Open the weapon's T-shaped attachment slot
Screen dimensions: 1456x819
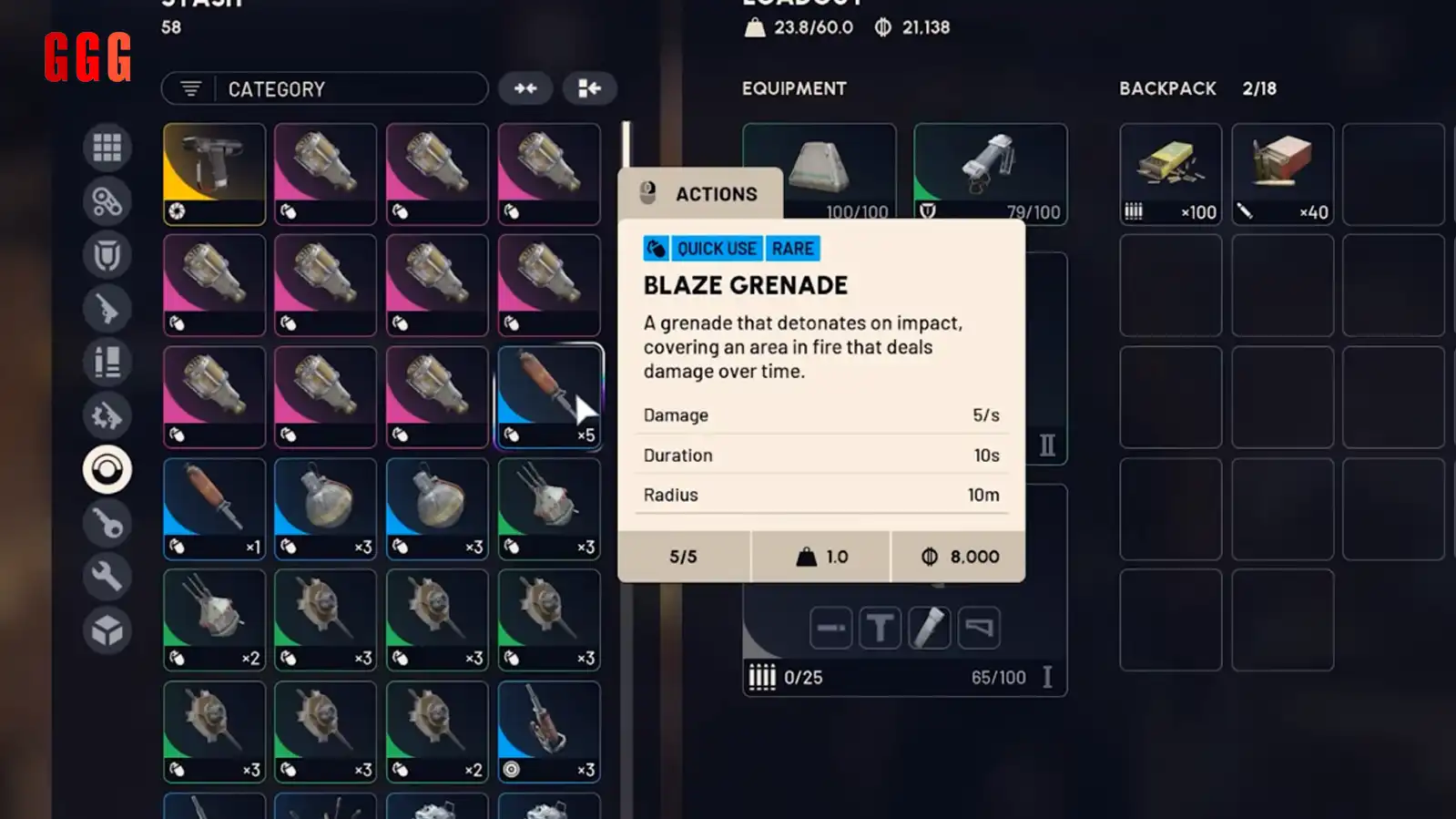880,628
